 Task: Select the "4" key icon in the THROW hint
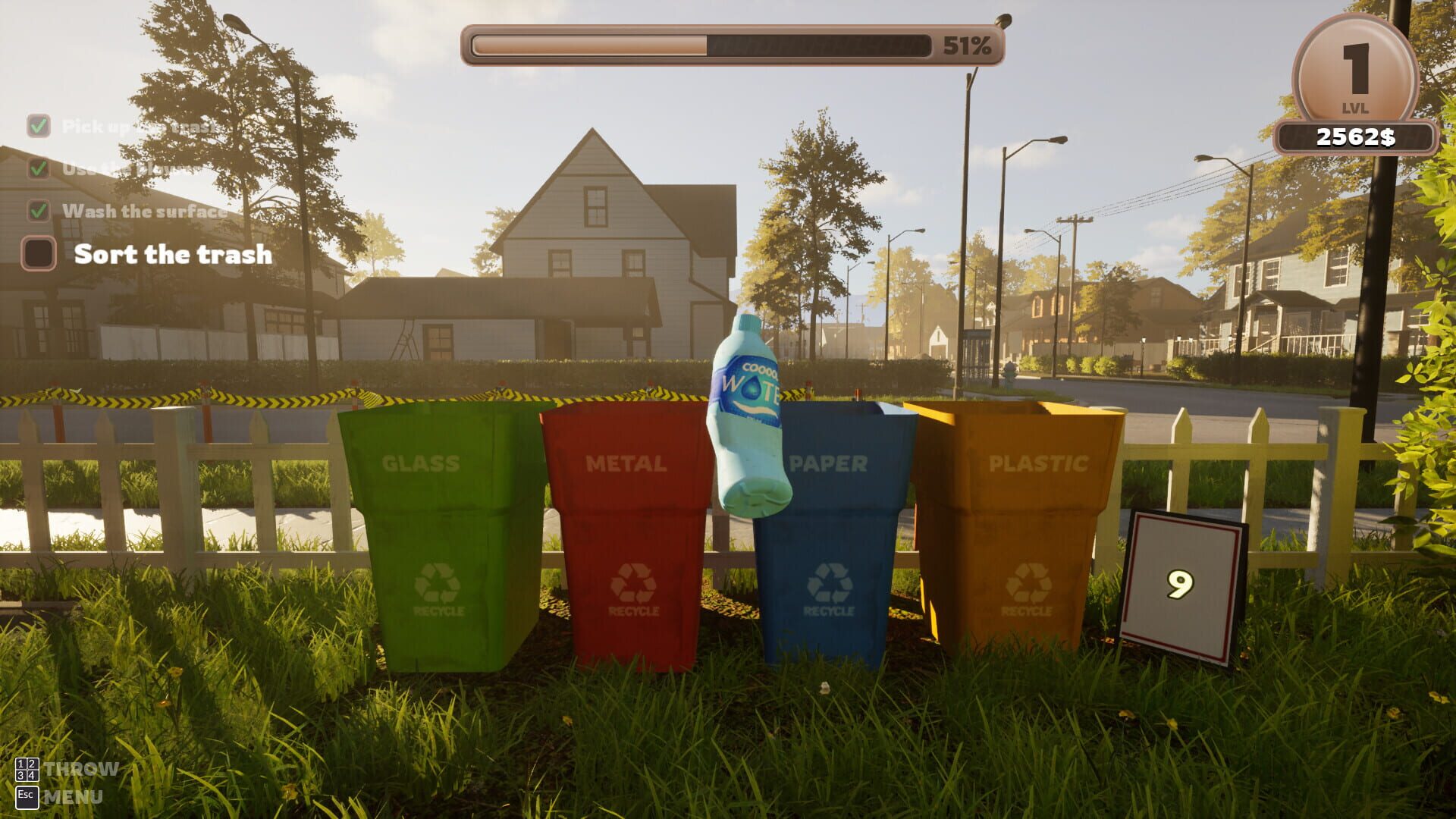pos(32,776)
